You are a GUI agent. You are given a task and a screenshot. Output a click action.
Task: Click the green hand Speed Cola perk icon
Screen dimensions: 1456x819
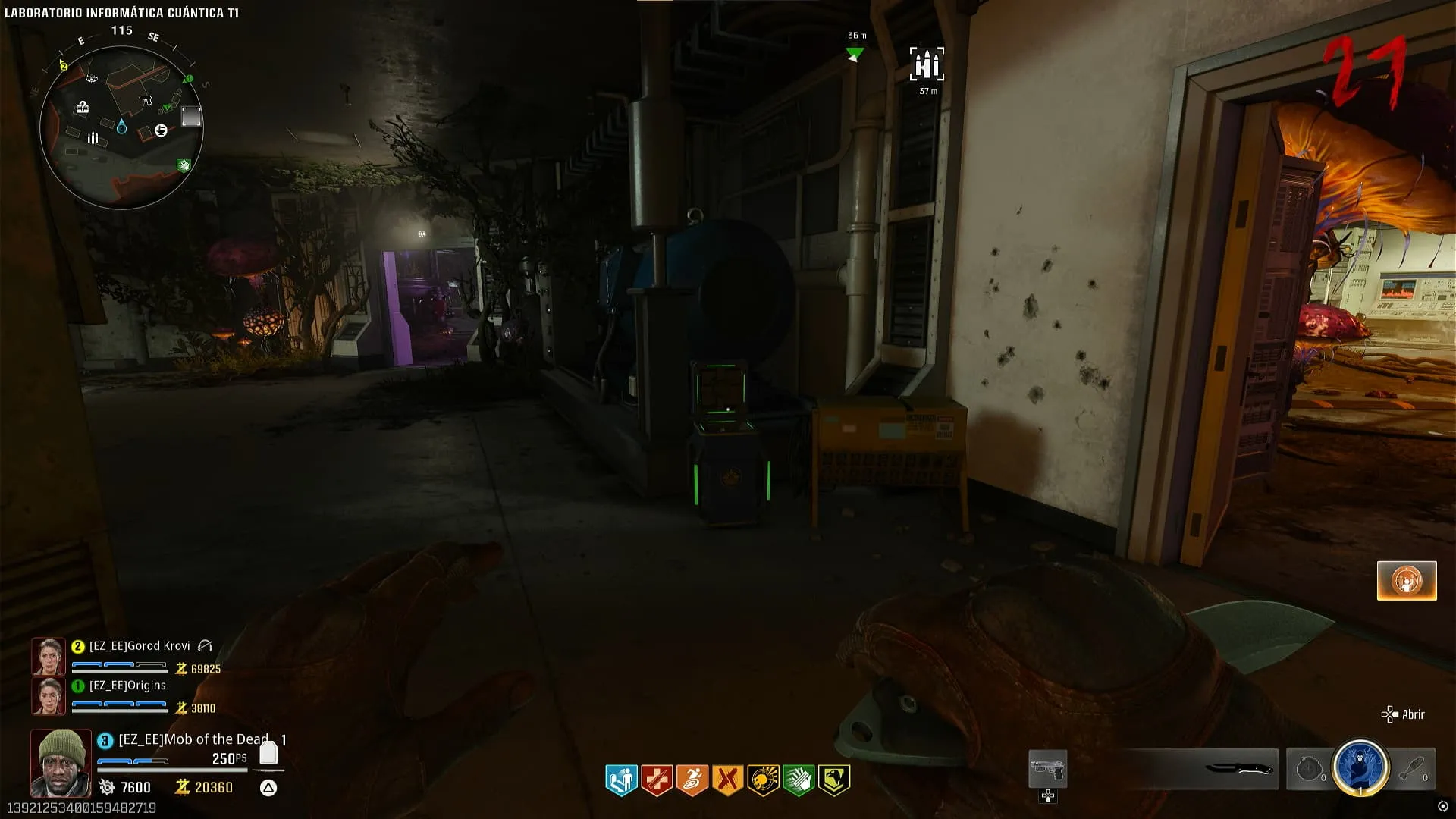point(798,780)
